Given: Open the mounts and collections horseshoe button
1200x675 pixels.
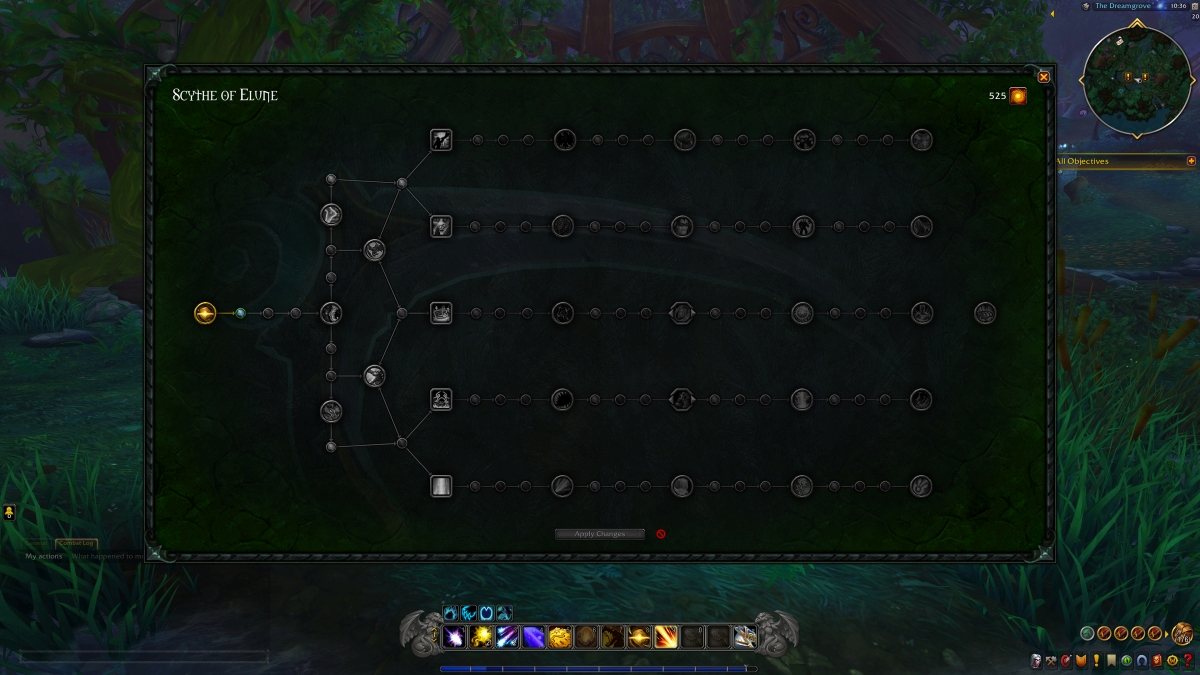Looking at the screenshot, I should [x=1141, y=660].
